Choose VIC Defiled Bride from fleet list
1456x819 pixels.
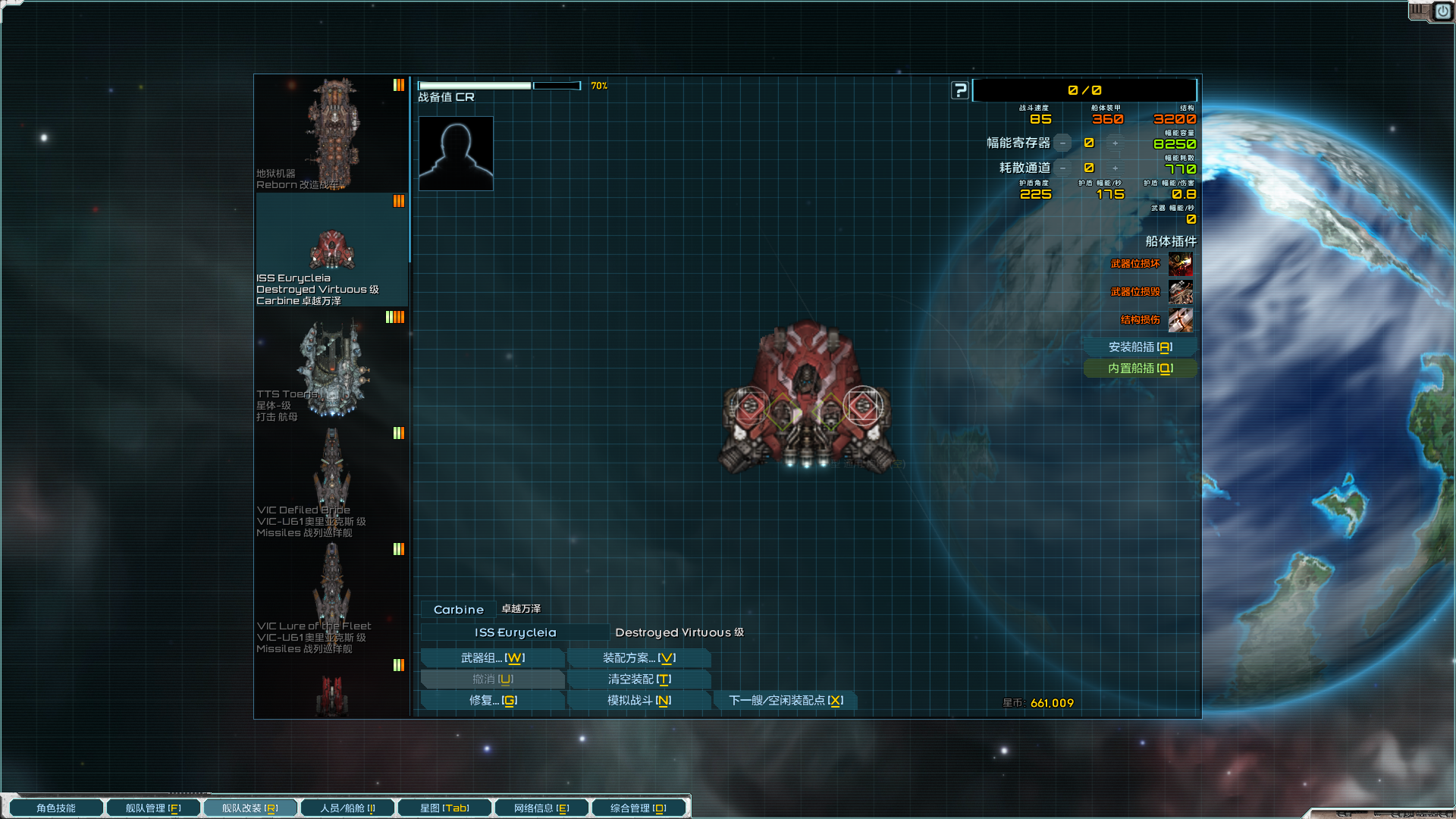coord(332,482)
